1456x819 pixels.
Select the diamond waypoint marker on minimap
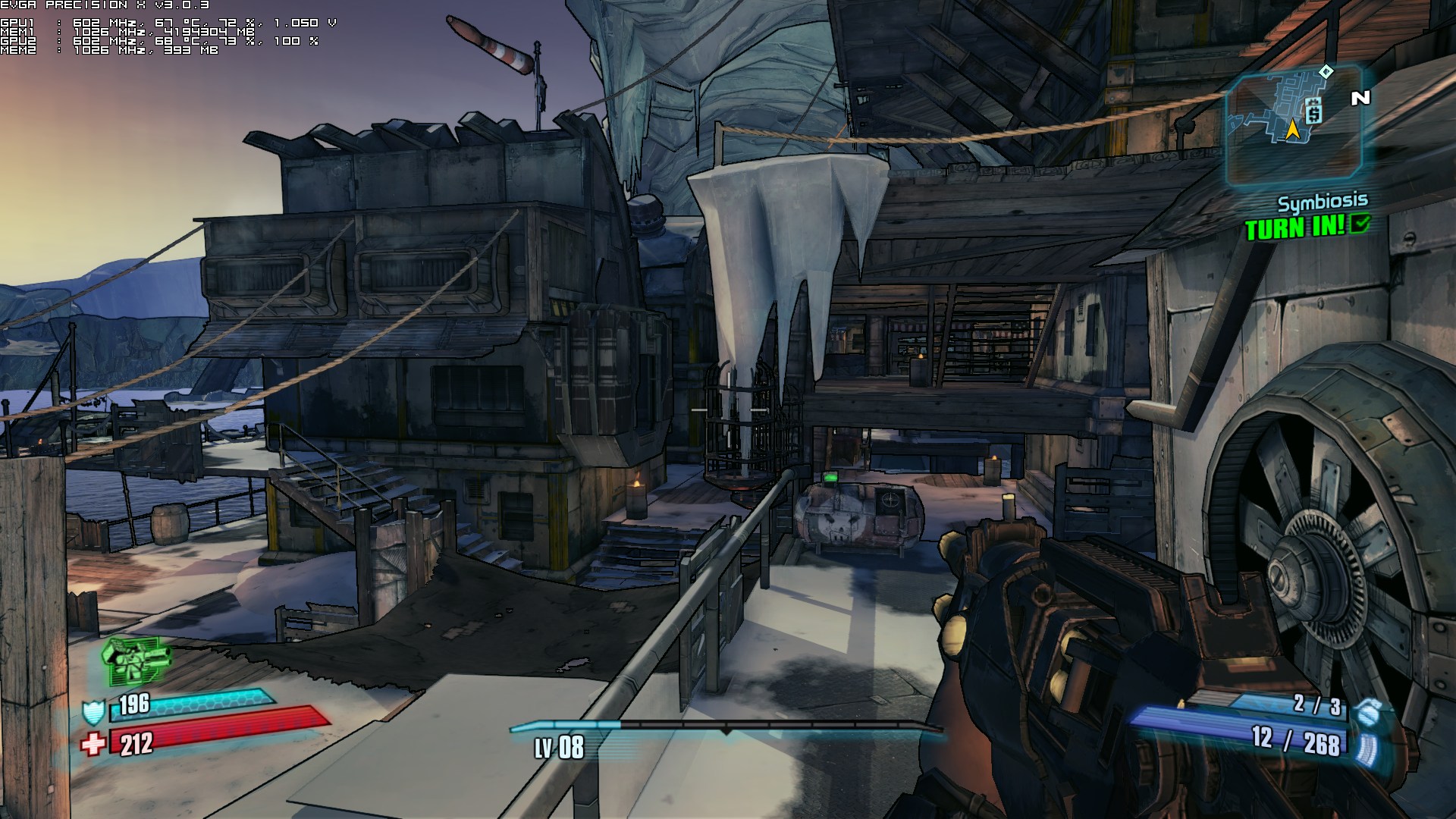1326,72
